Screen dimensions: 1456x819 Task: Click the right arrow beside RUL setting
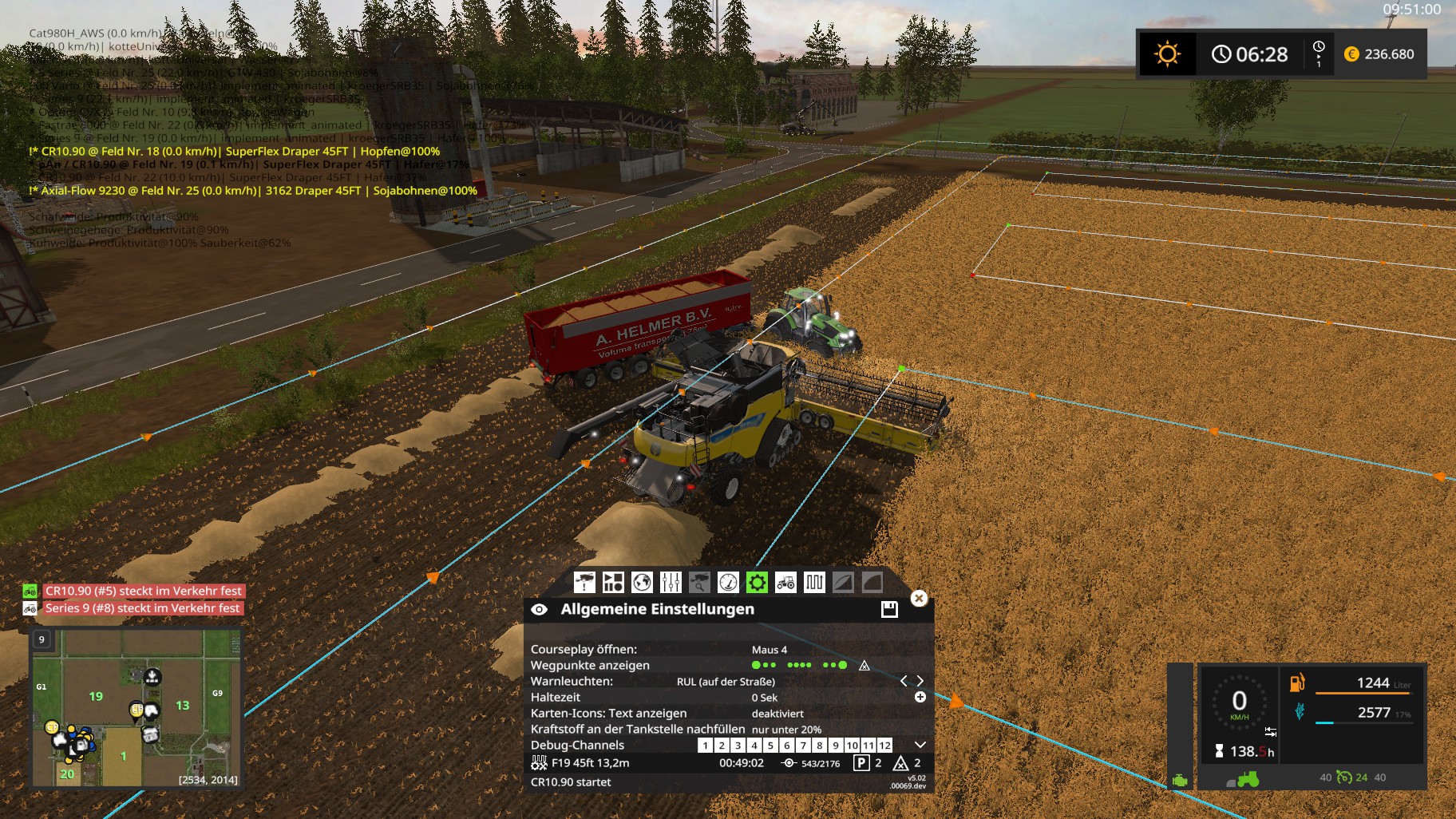[x=921, y=682]
